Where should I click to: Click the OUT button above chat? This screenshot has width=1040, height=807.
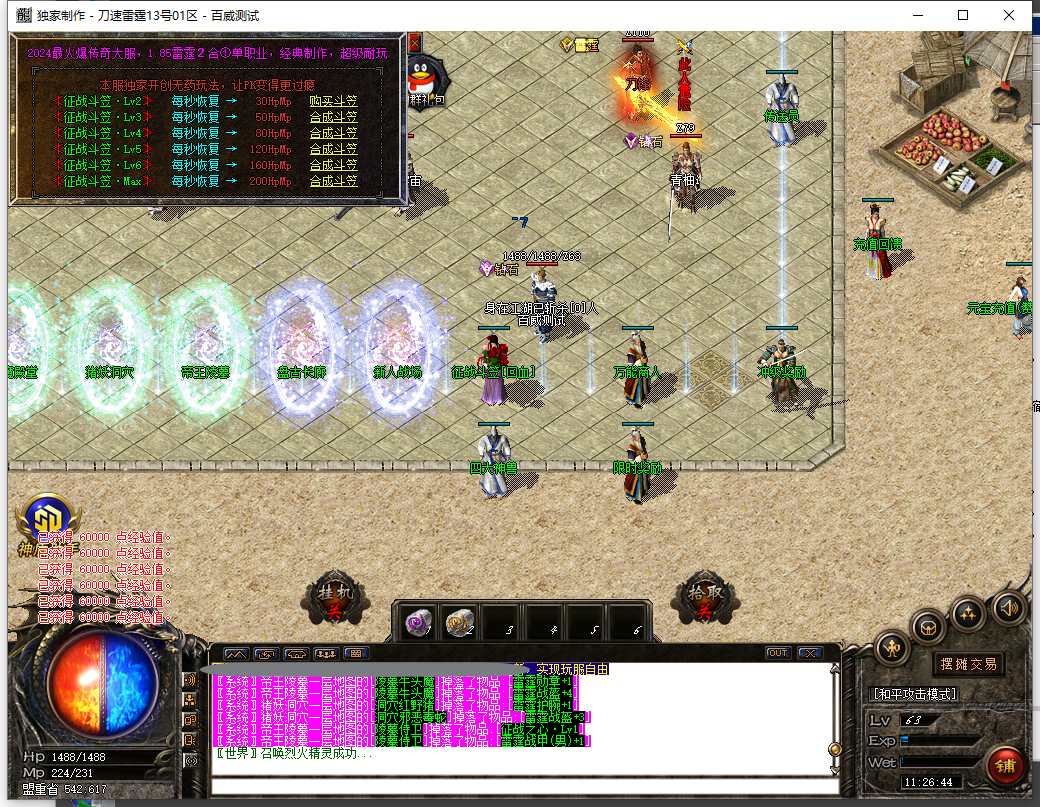(778, 653)
